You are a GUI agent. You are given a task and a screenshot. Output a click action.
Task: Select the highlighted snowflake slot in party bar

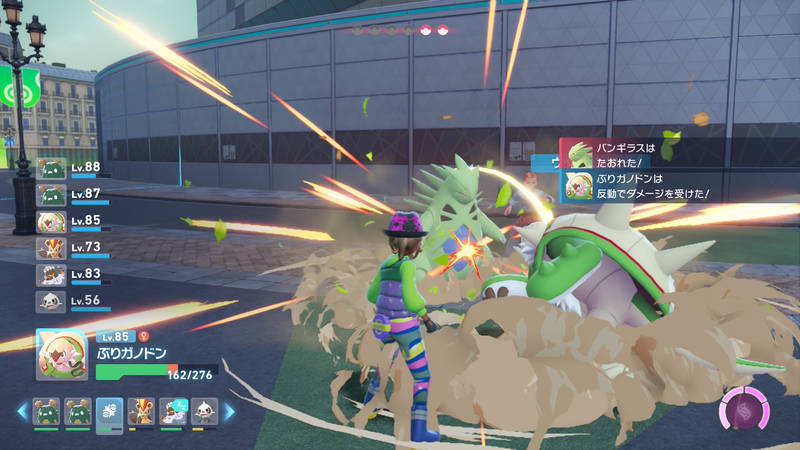(110, 411)
